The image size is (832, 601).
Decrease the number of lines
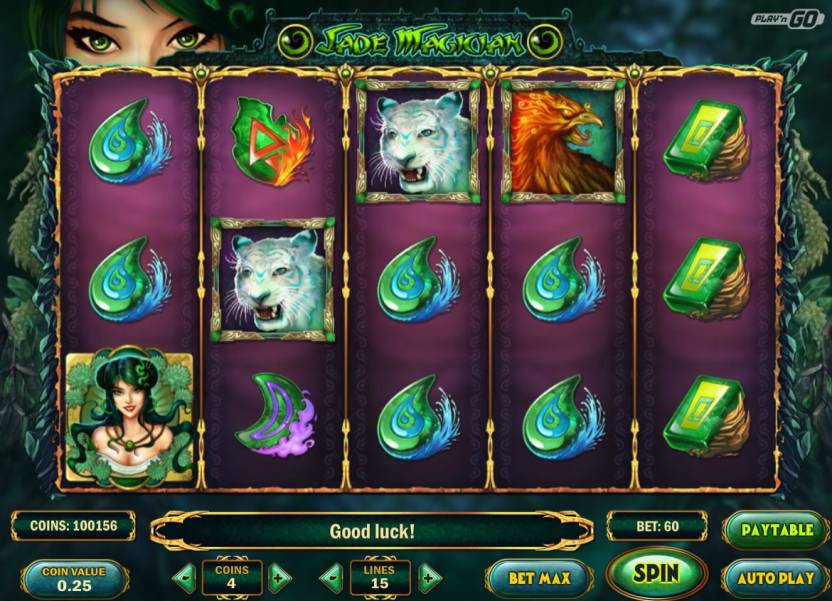(332, 577)
